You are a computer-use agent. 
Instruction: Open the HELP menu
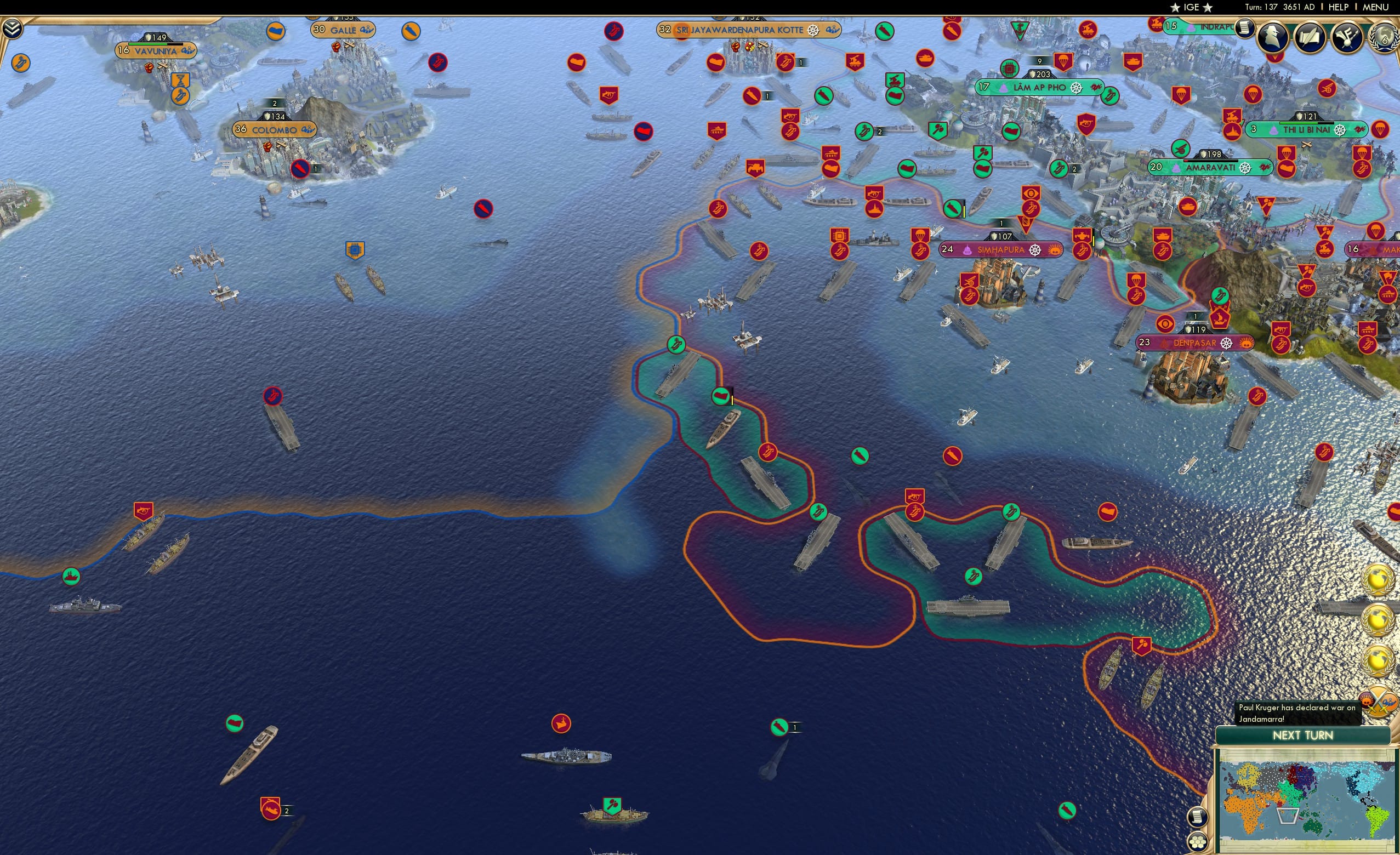[x=1339, y=7]
